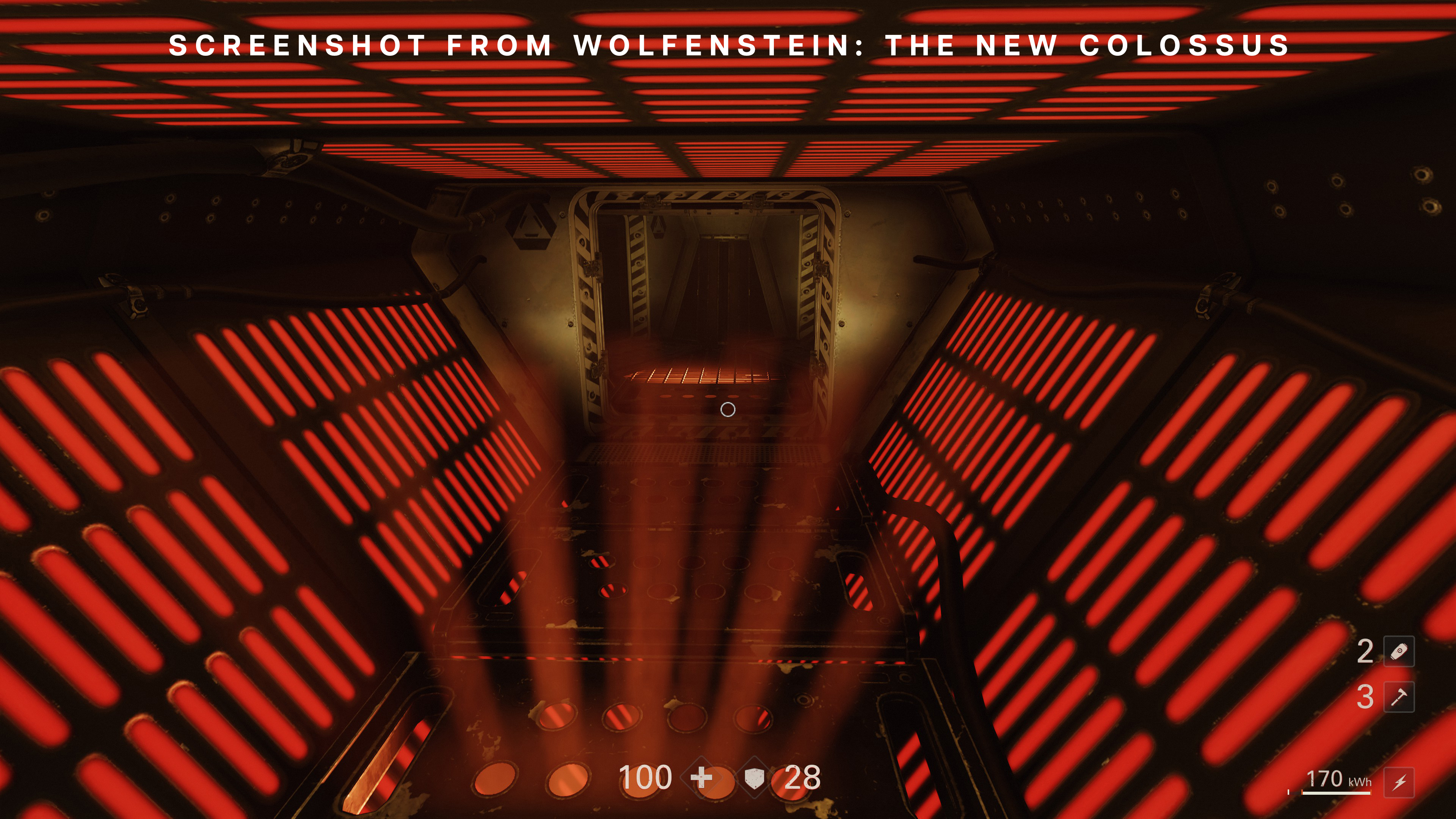This screenshot has width=1456, height=819.
Task: Click the armor value reading 28
Action: [x=799, y=779]
